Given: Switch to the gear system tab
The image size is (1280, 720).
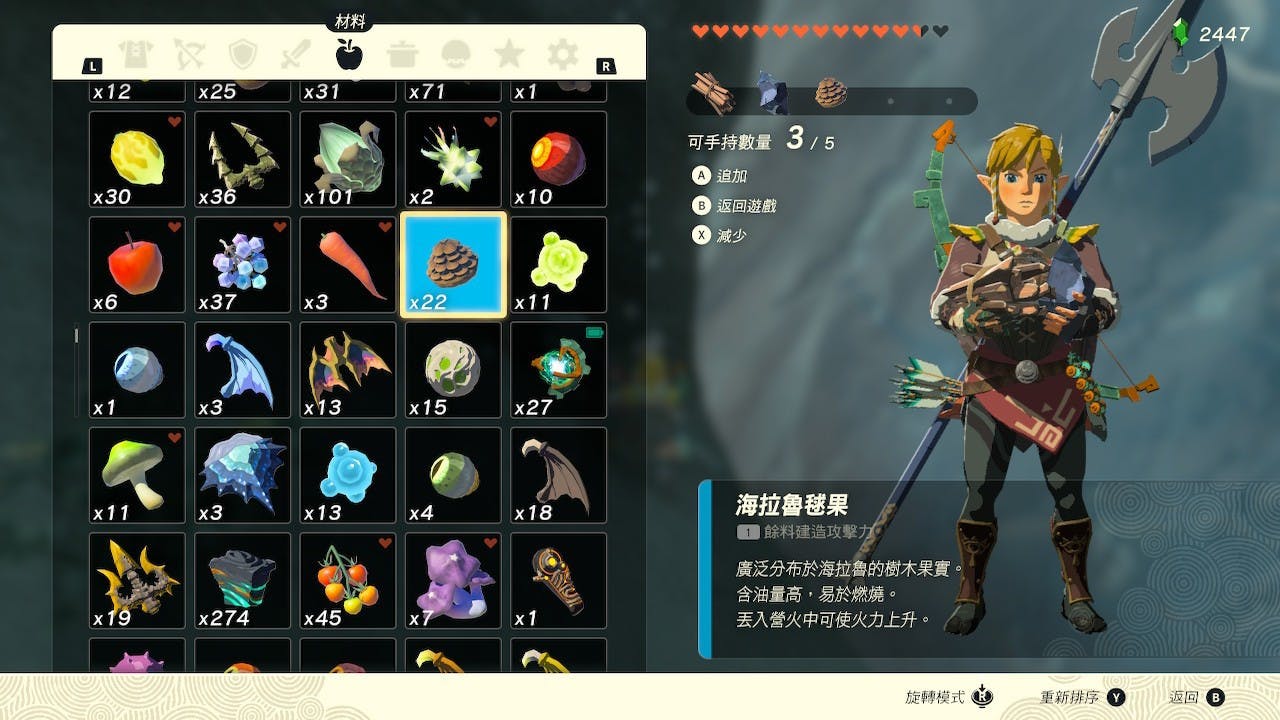Looking at the screenshot, I should (x=563, y=54).
